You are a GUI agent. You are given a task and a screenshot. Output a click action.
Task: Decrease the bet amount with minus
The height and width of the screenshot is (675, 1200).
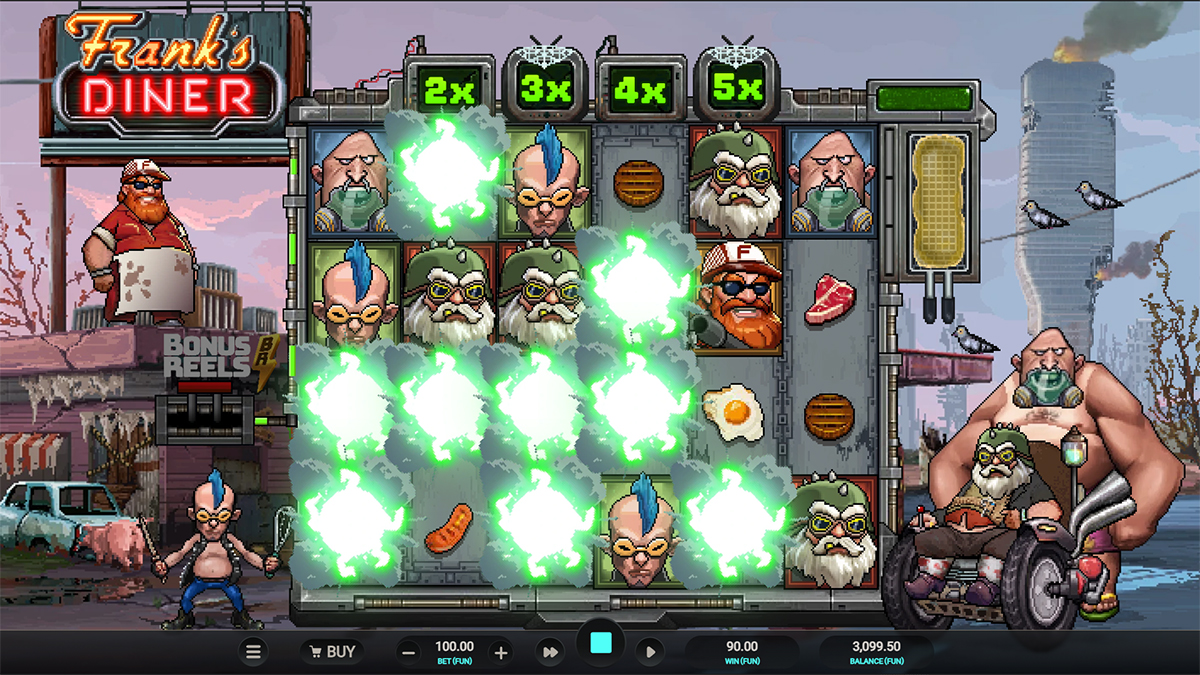(408, 652)
